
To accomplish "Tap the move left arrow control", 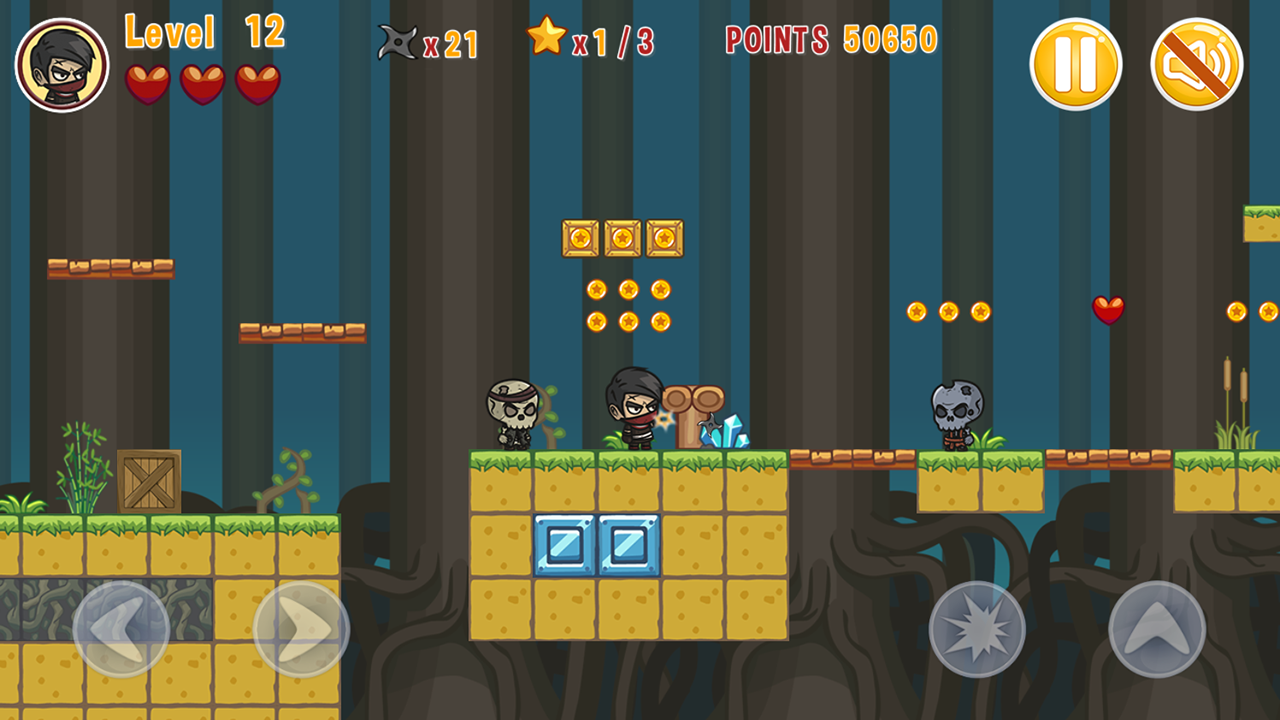I will [x=121, y=629].
